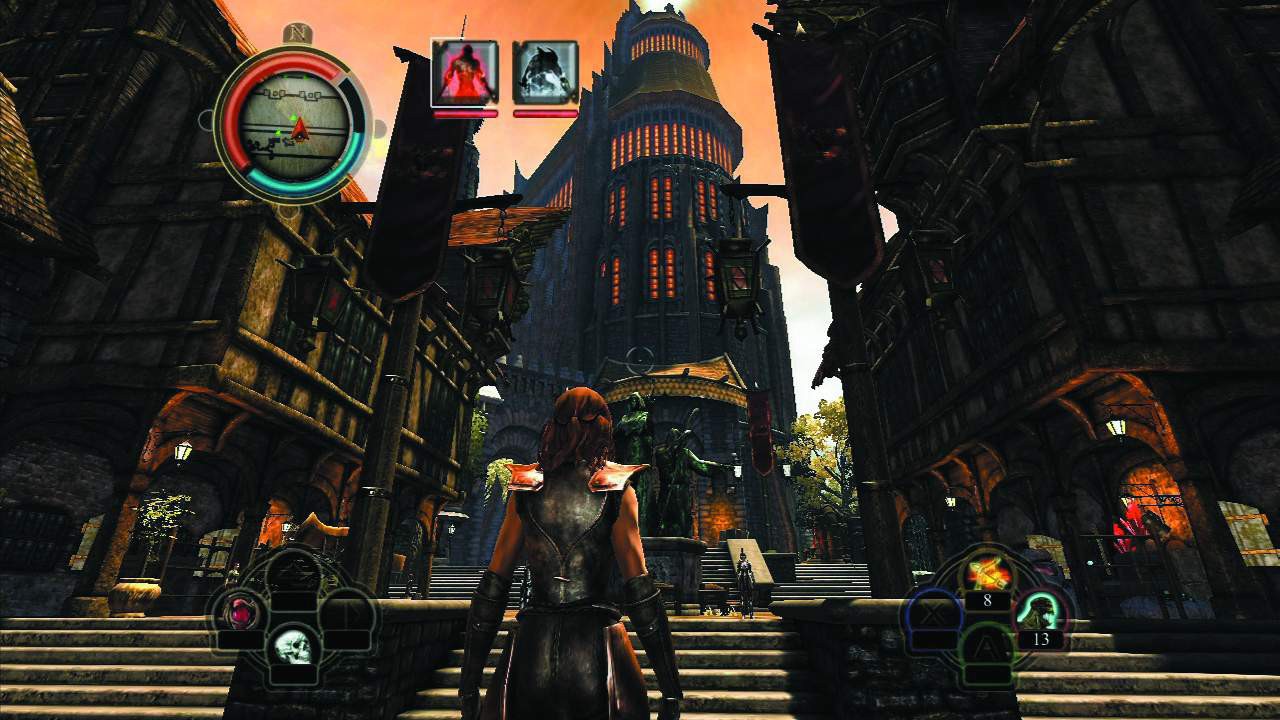The width and height of the screenshot is (1280, 720).
Task: Click the counter showing 13 under the companion icon
Action: [x=1041, y=638]
